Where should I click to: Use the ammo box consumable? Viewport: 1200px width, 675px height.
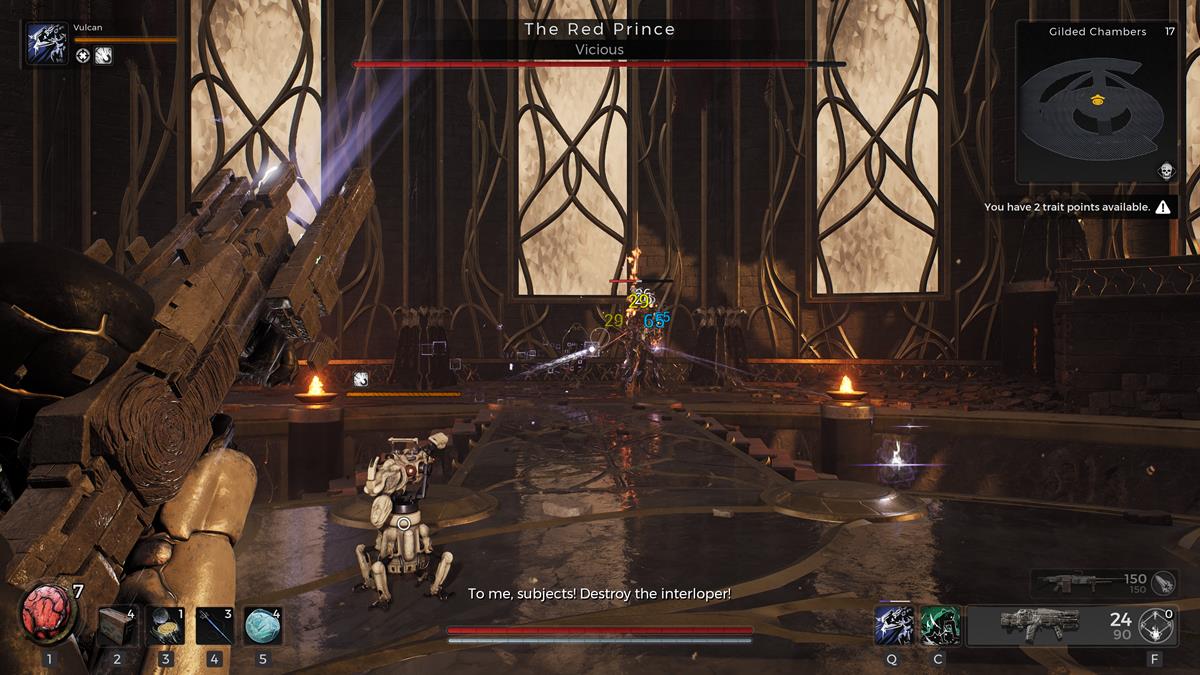click(116, 626)
